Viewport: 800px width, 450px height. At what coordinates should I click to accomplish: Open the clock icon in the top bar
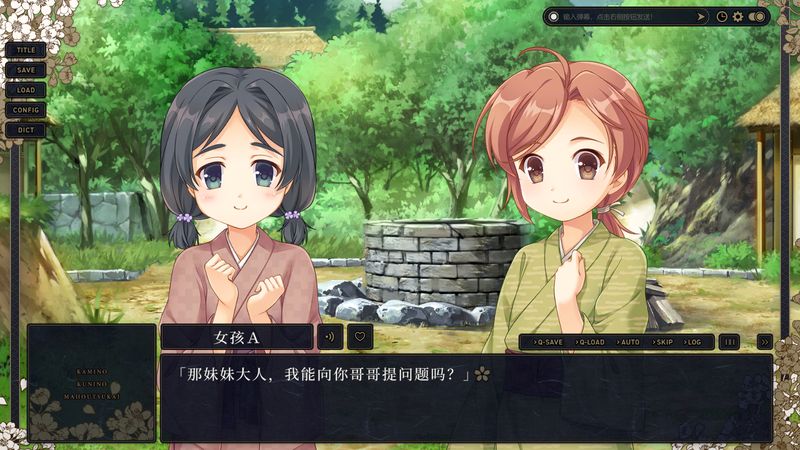pyautogui.click(x=722, y=17)
